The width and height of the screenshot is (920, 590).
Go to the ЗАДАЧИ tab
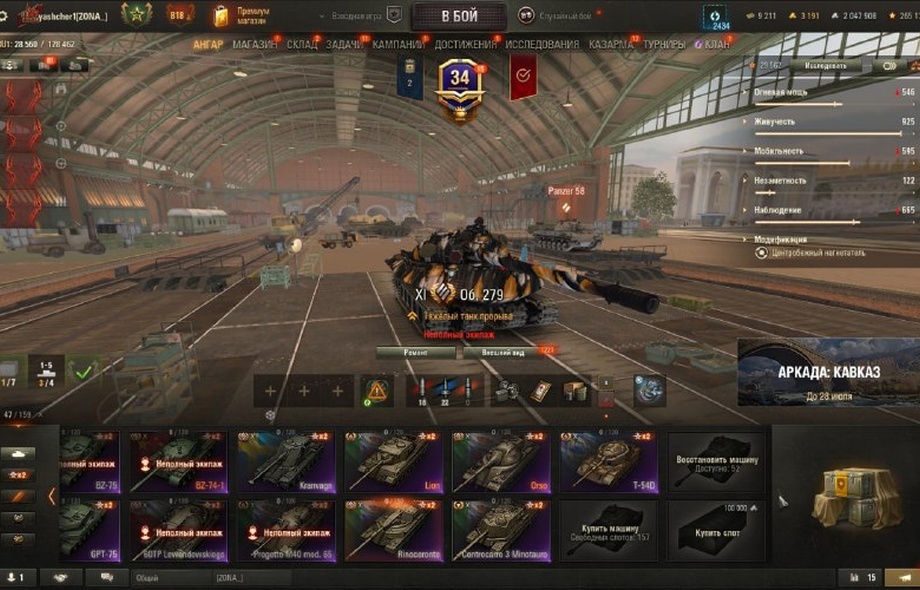pos(345,45)
